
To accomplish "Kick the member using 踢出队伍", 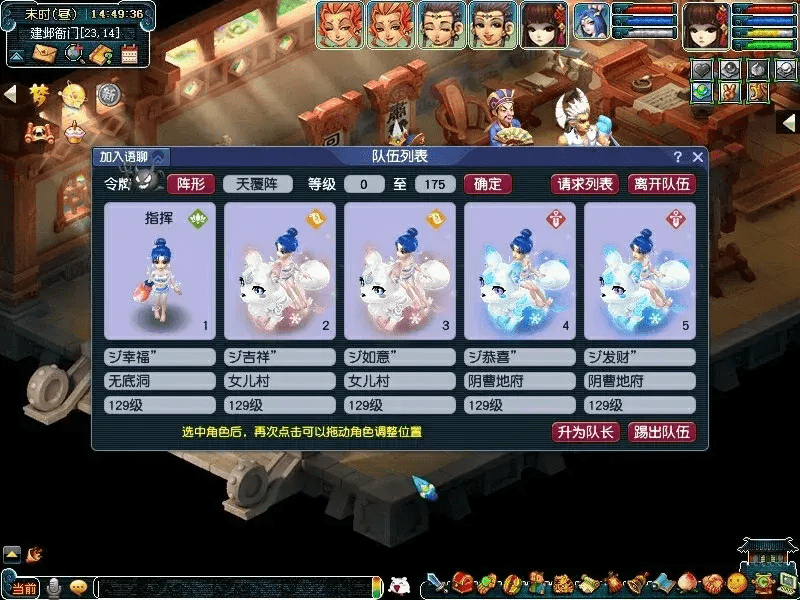I will 662,432.
